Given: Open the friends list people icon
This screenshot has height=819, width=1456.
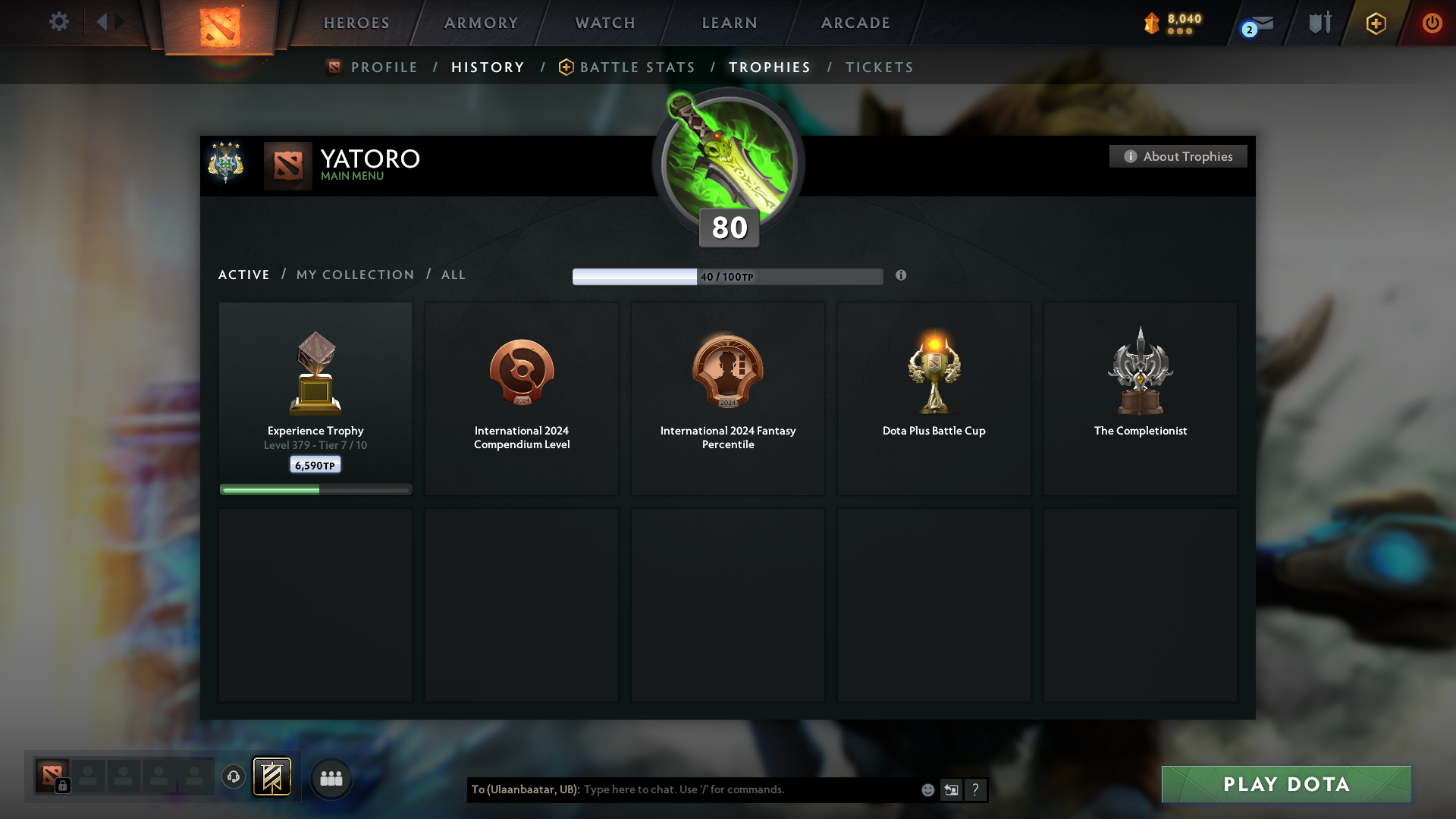Looking at the screenshot, I should pyautogui.click(x=331, y=777).
